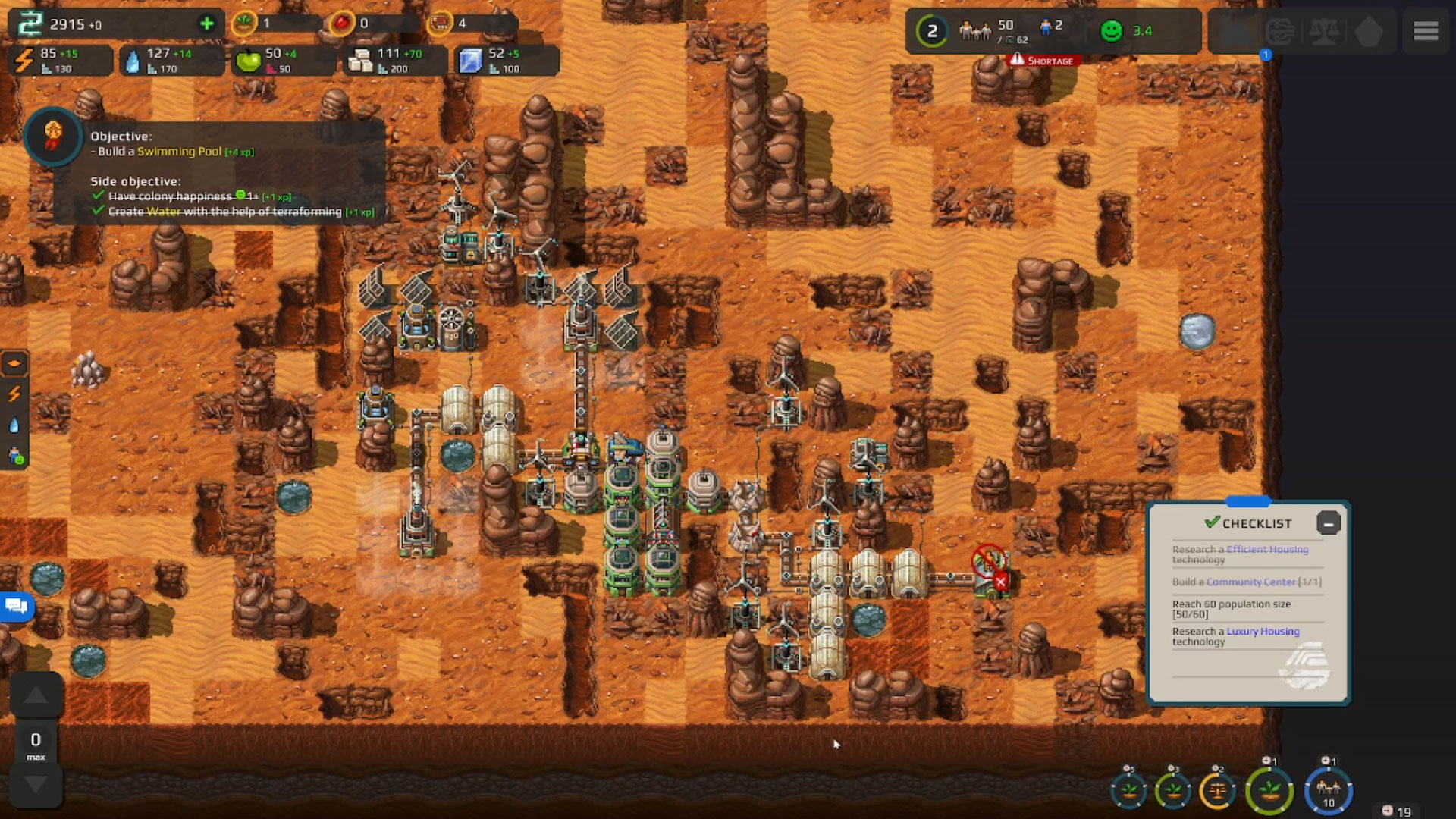Screen dimensions: 1456x819
Task: Lower the level with the down arrow
Action: click(36, 784)
